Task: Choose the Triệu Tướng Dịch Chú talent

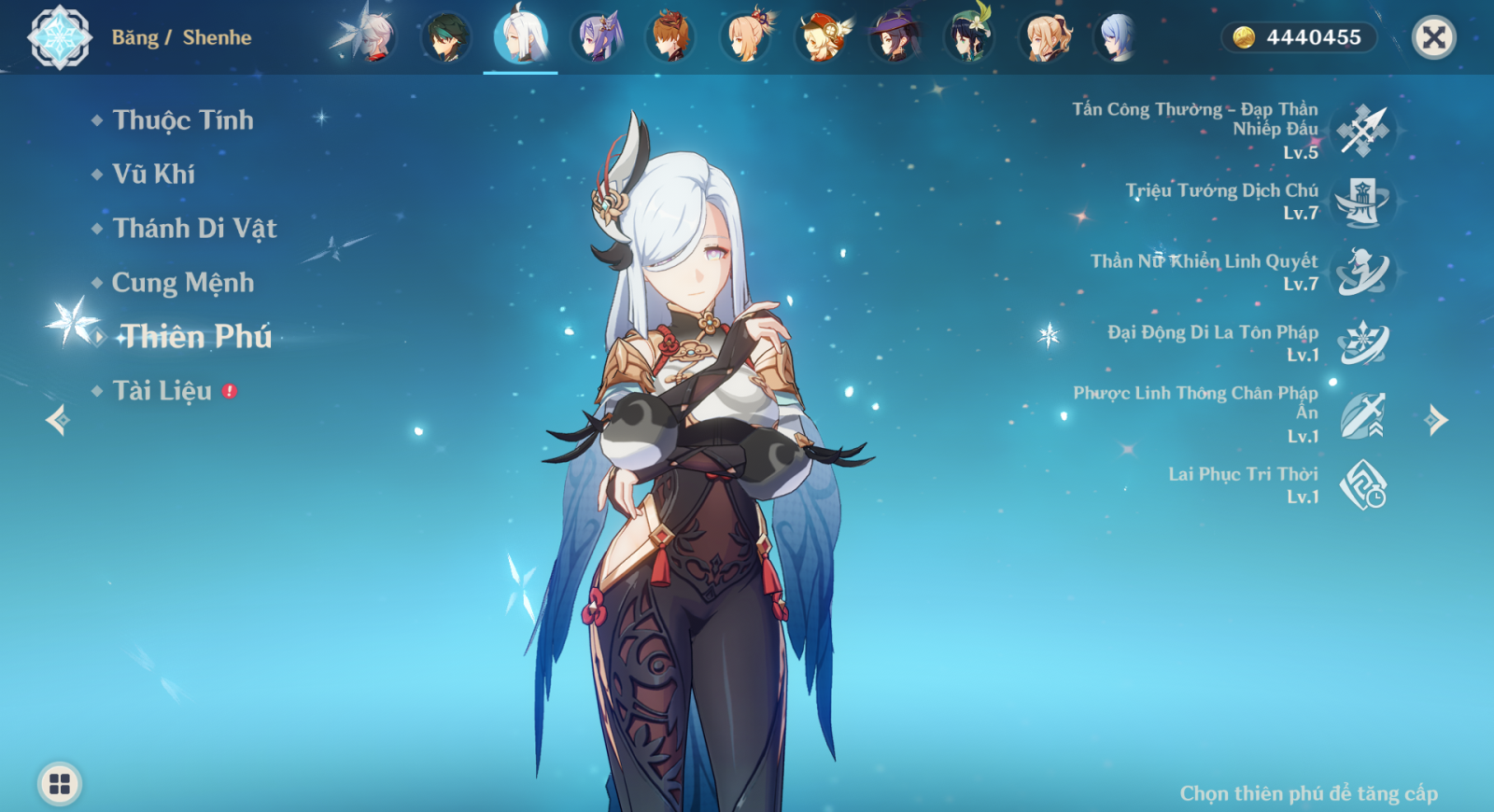Action: pyautogui.click(x=1362, y=202)
